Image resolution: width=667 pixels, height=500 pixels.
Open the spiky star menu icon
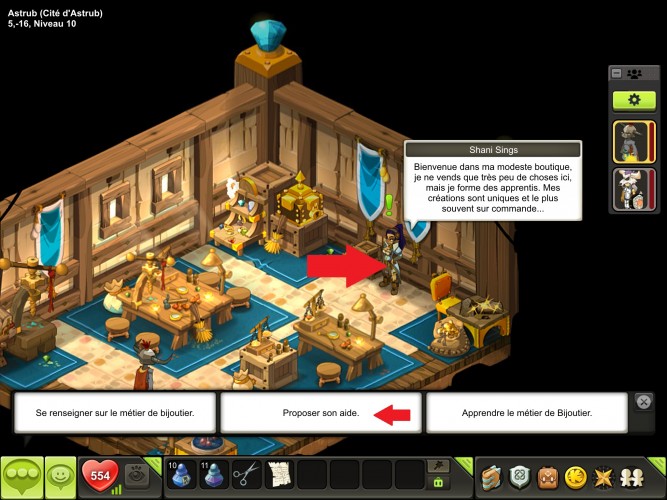(604, 477)
